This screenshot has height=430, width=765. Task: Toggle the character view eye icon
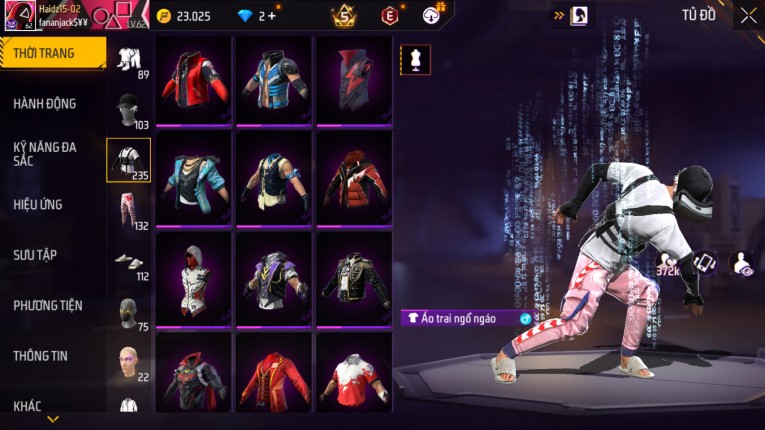tap(743, 263)
